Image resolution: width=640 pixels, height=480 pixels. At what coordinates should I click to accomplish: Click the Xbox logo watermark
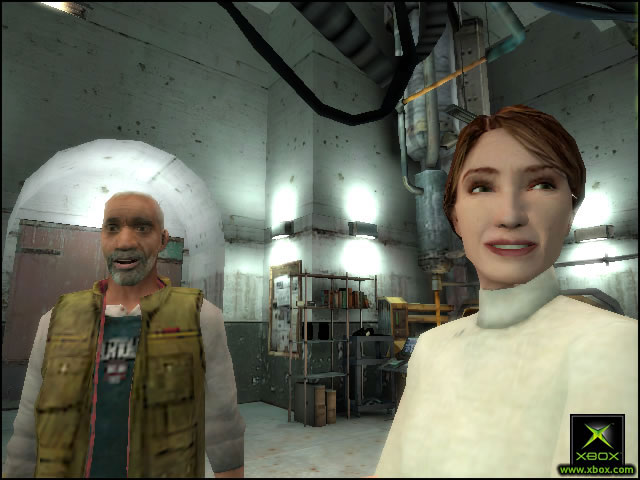click(597, 439)
